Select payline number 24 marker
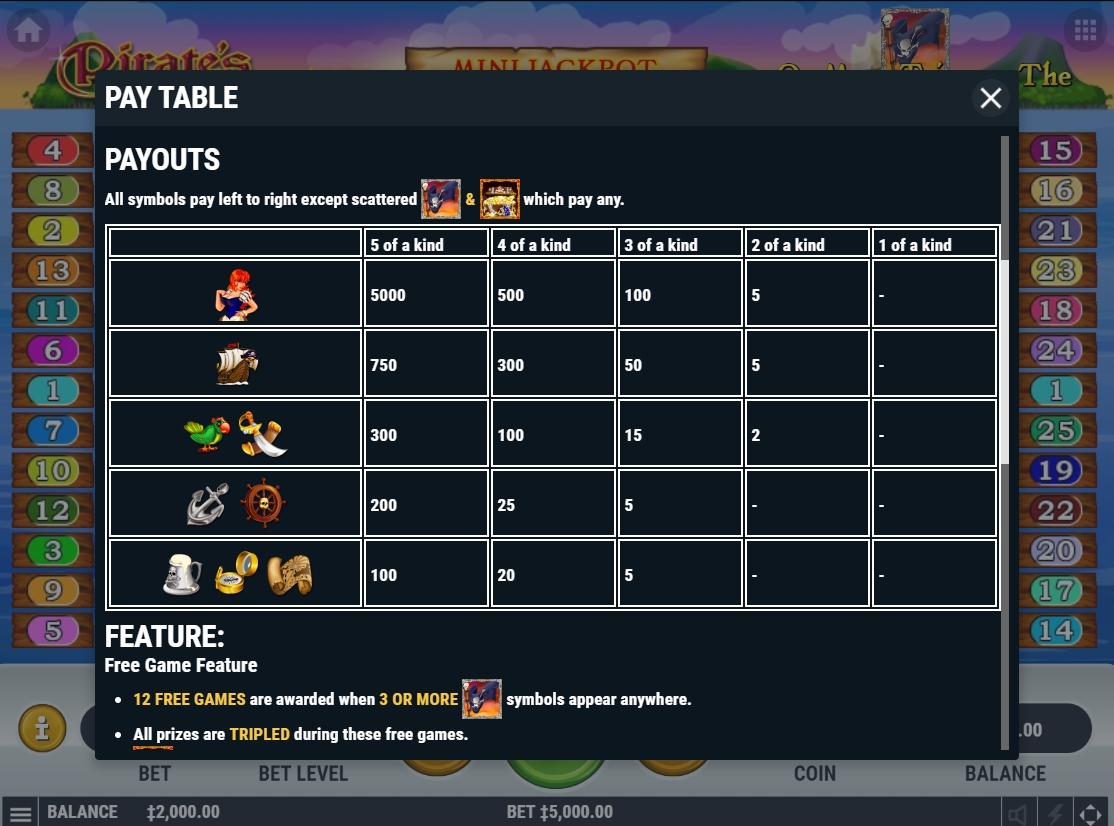Image resolution: width=1114 pixels, height=826 pixels. click(1055, 351)
